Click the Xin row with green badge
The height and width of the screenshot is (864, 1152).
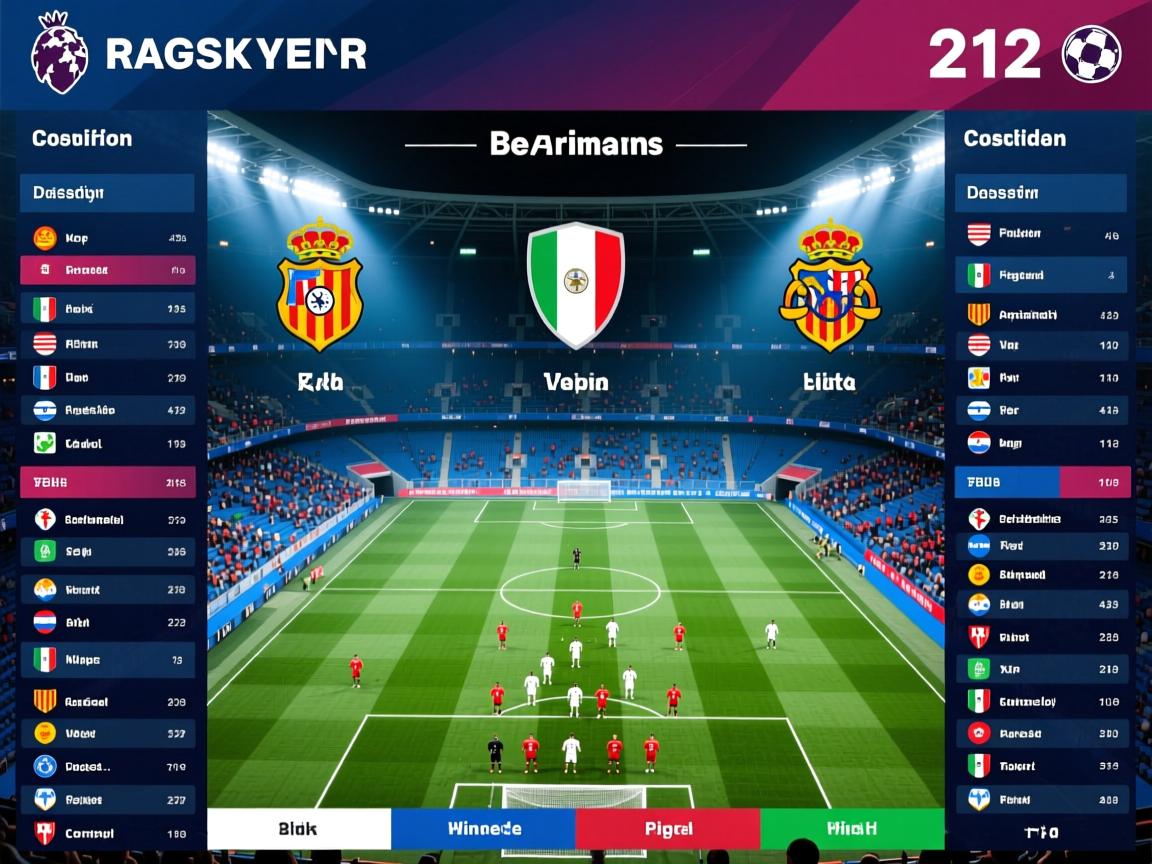point(1040,669)
